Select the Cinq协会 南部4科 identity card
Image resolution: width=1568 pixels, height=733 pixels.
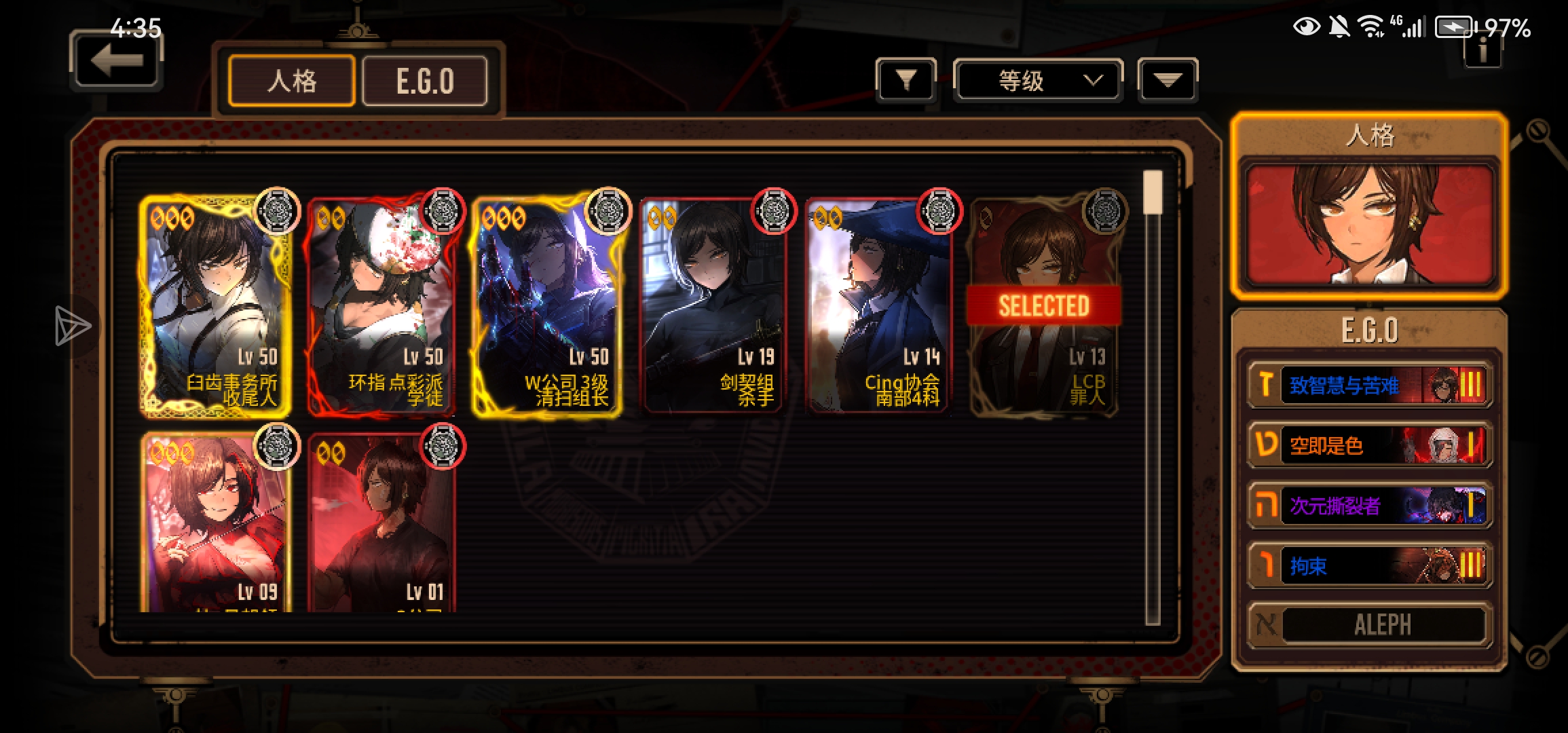[x=878, y=305]
